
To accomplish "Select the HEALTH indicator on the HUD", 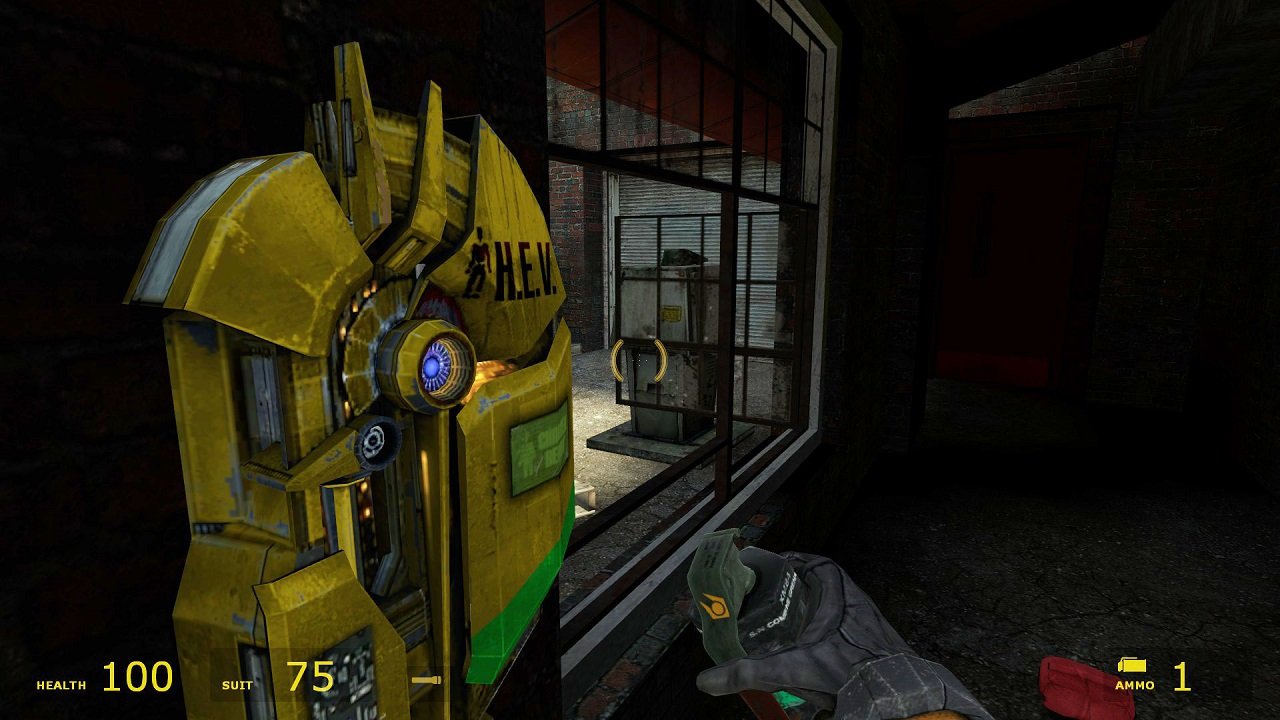I will pos(62,686).
